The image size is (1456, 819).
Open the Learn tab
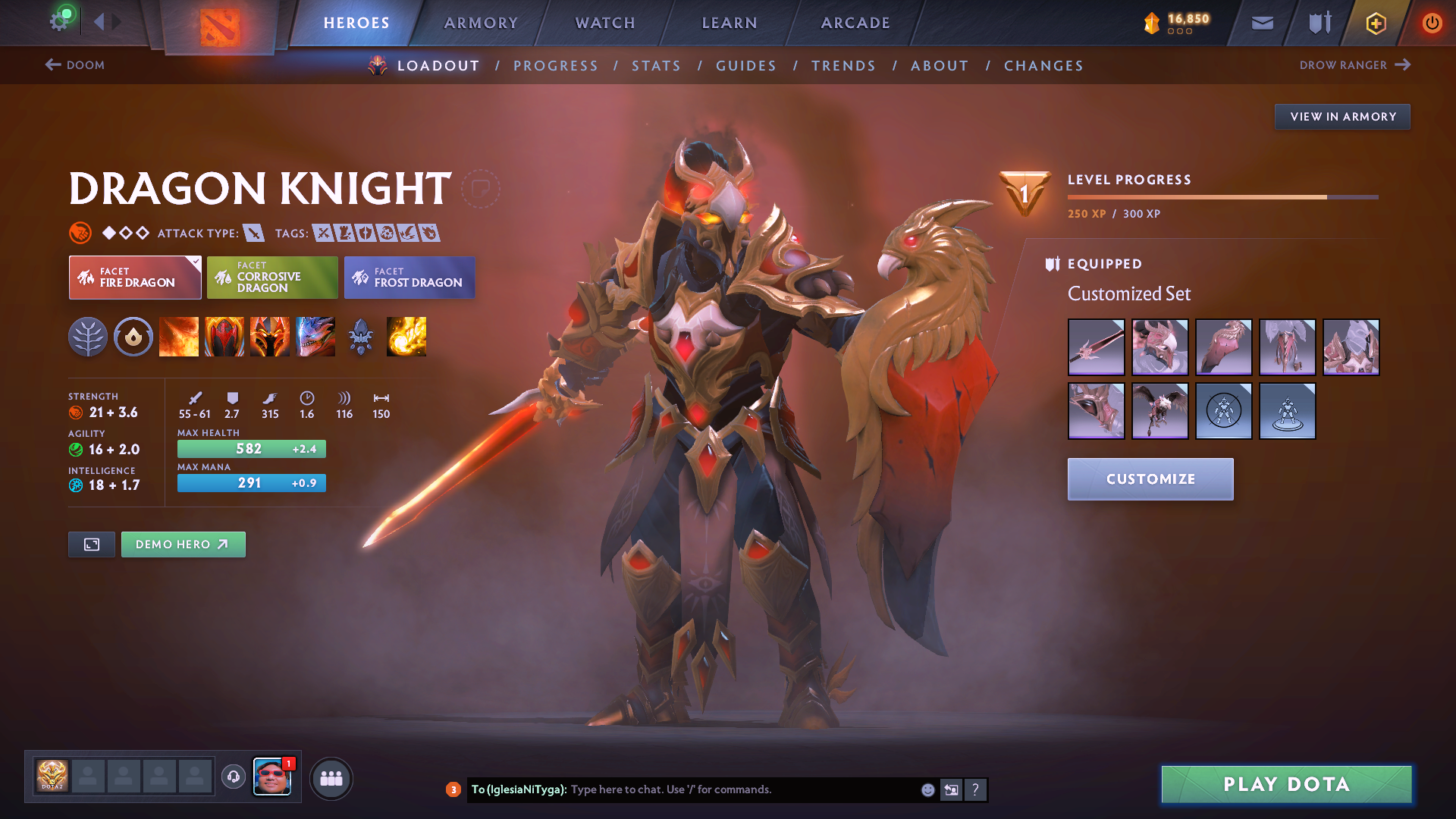tap(730, 23)
